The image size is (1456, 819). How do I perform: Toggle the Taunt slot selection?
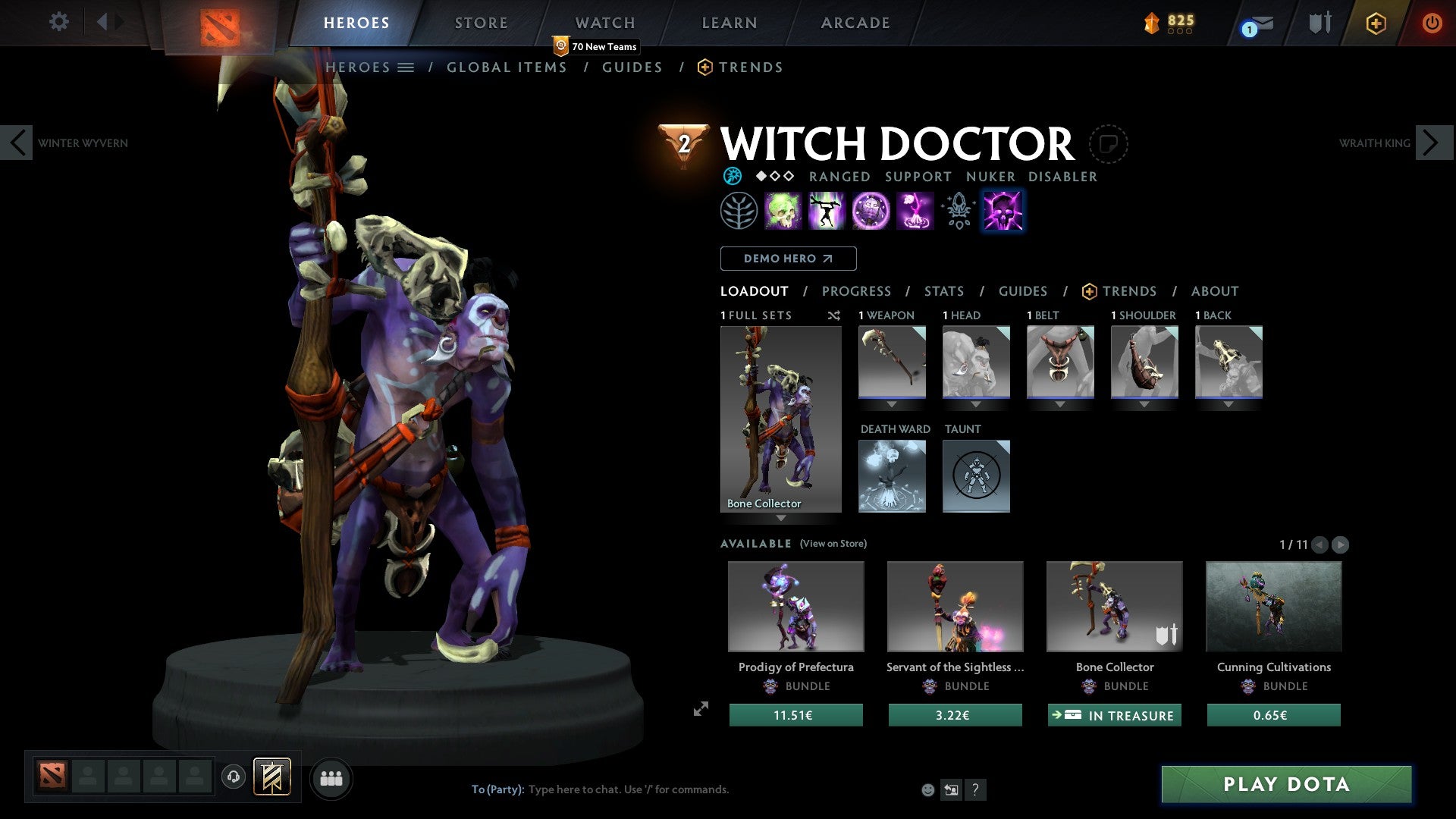point(976,475)
